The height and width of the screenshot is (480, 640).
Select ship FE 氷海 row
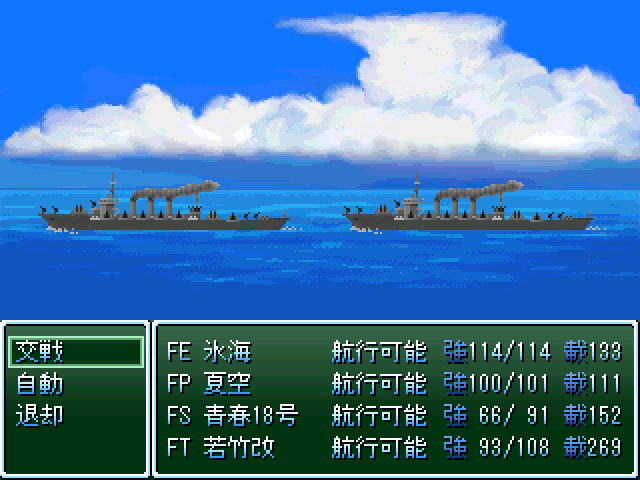[x=393, y=351]
